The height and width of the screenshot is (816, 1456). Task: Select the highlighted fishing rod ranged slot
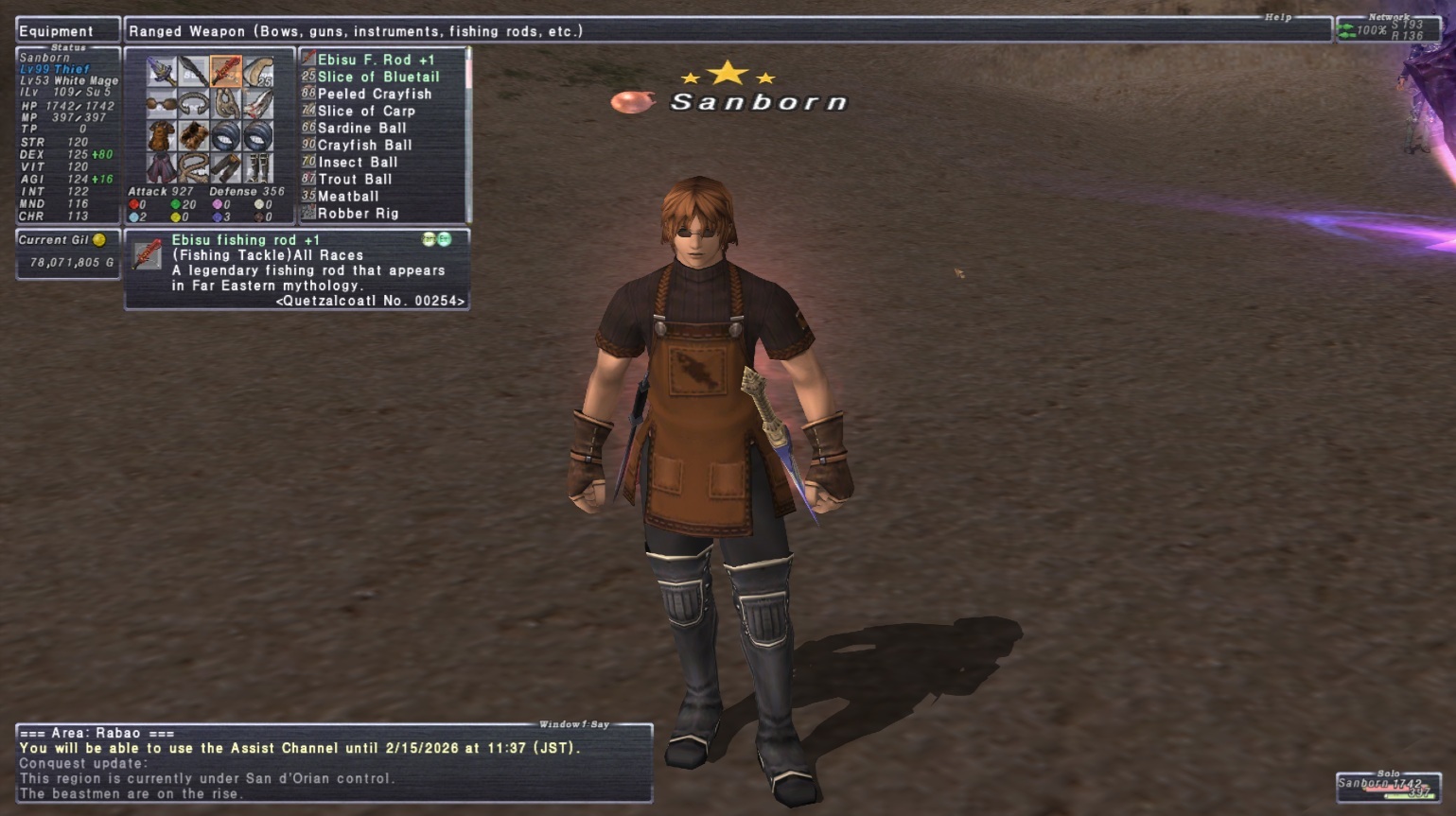226,72
